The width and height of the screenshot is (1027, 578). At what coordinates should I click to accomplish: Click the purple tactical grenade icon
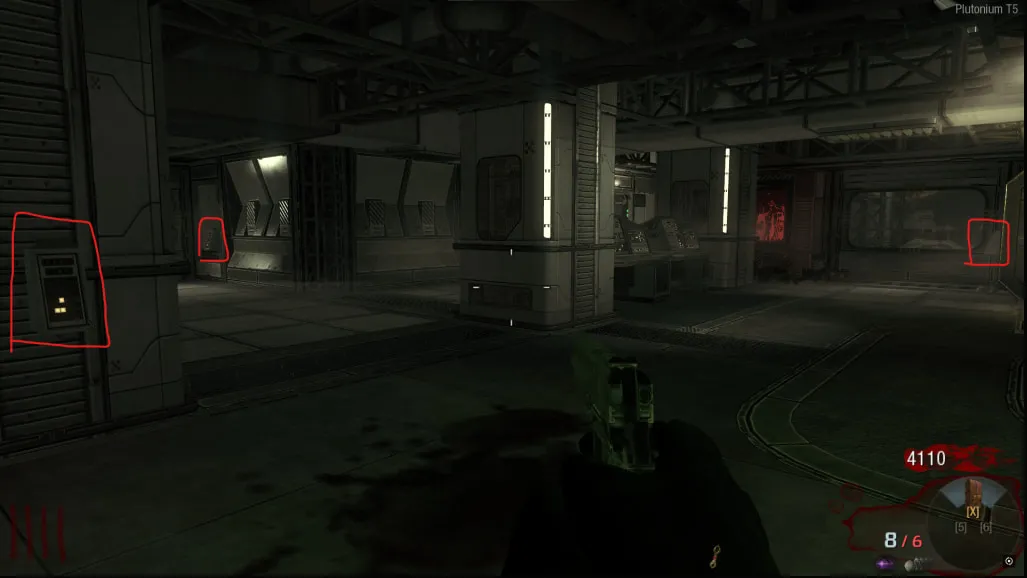pyautogui.click(x=885, y=565)
